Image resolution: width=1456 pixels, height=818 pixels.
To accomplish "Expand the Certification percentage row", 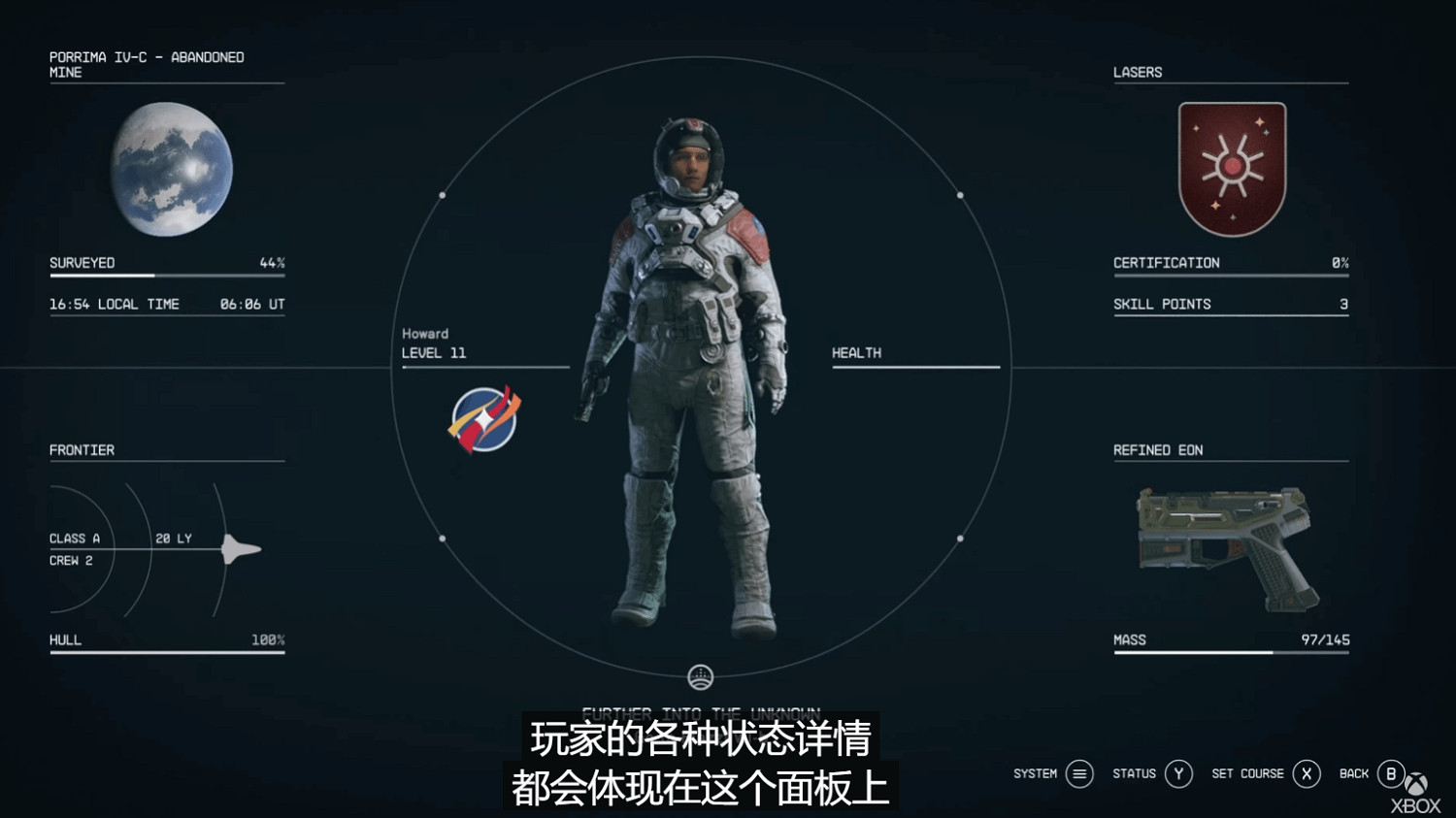I will click(x=1230, y=262).
